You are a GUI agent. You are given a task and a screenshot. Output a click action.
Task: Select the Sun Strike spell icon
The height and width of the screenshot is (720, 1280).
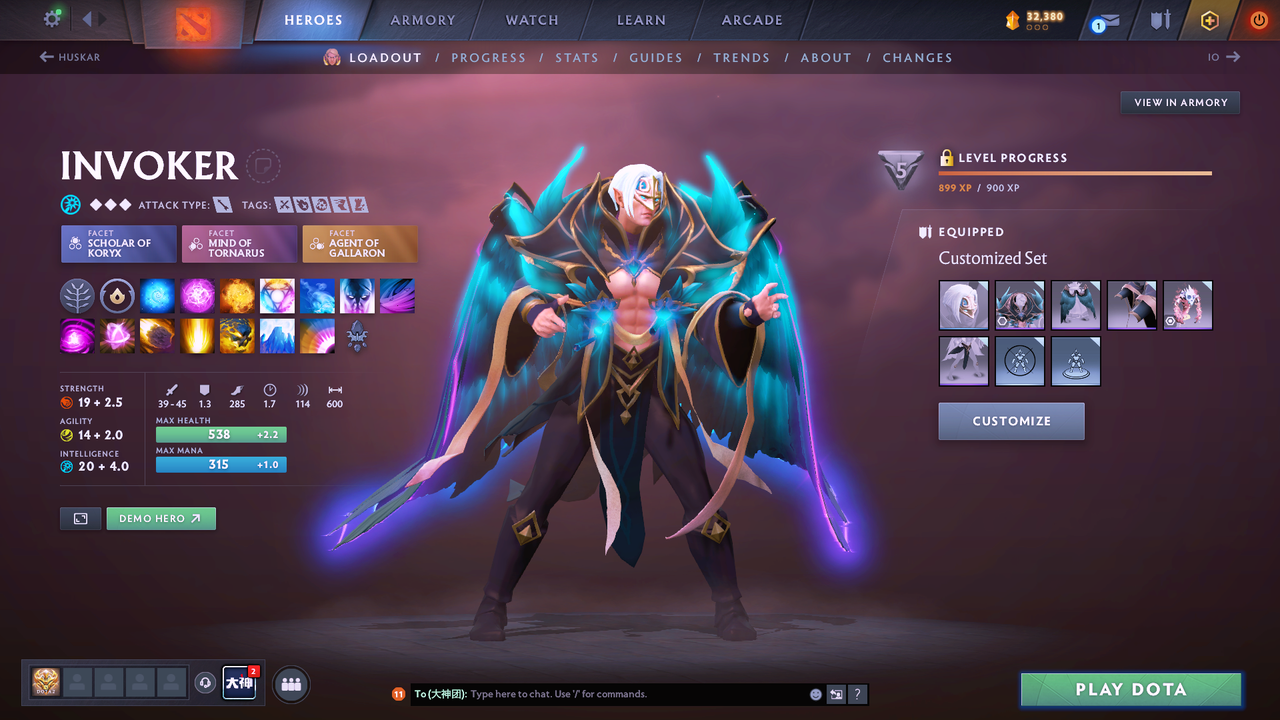[197, 336]
